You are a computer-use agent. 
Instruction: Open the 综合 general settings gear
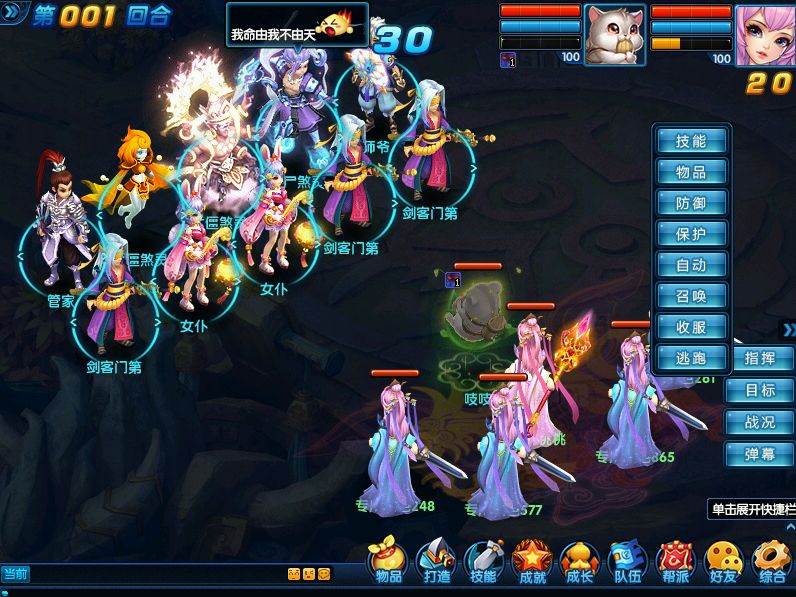(772, 562)
